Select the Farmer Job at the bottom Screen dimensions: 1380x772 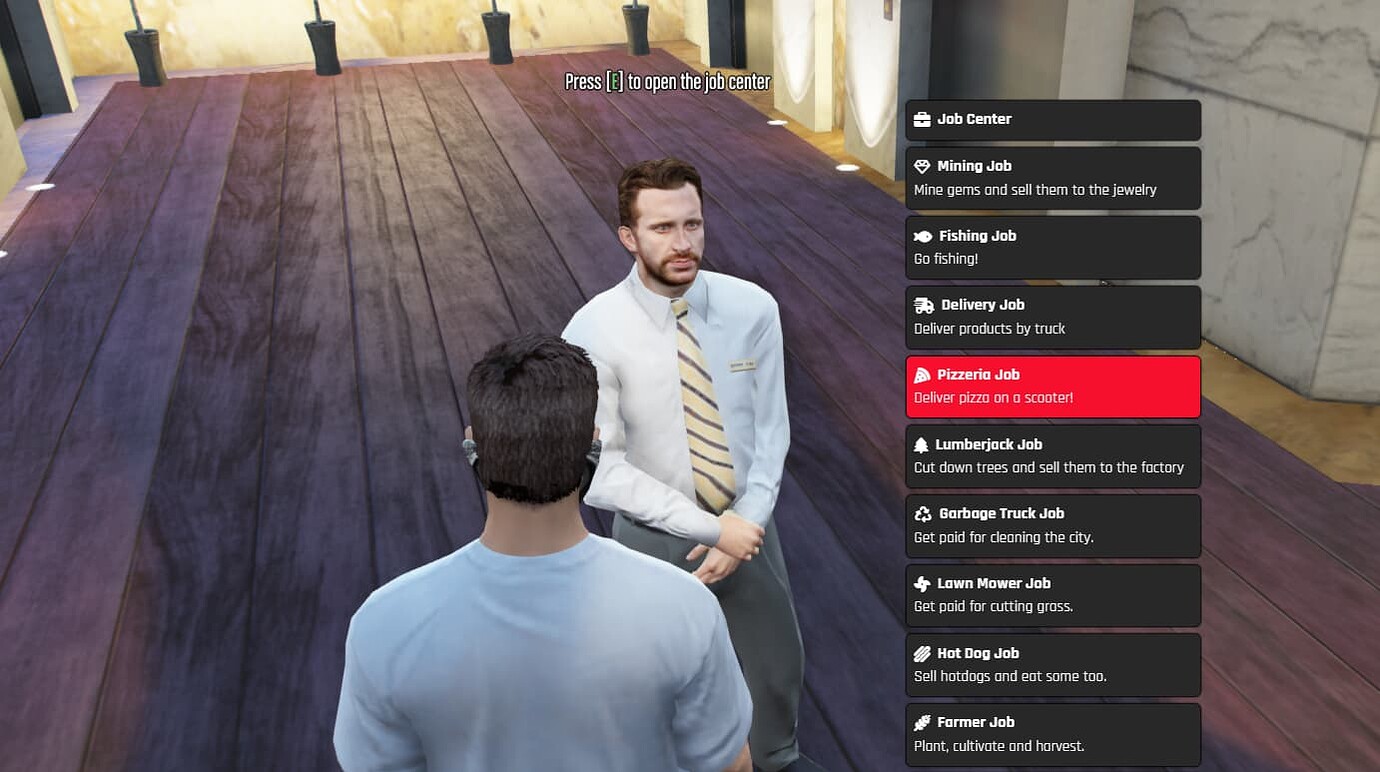[1052, 734]
